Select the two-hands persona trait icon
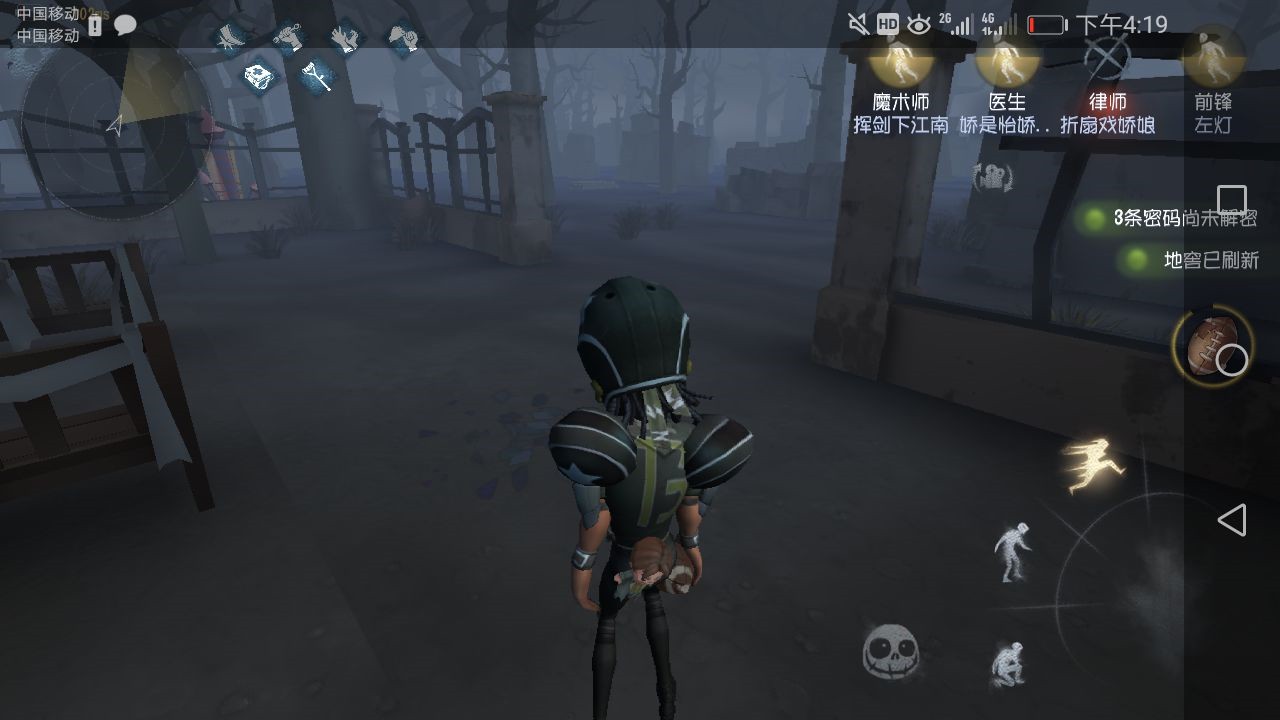Viewport: 1280px width, 720px height. pos(345,38)
